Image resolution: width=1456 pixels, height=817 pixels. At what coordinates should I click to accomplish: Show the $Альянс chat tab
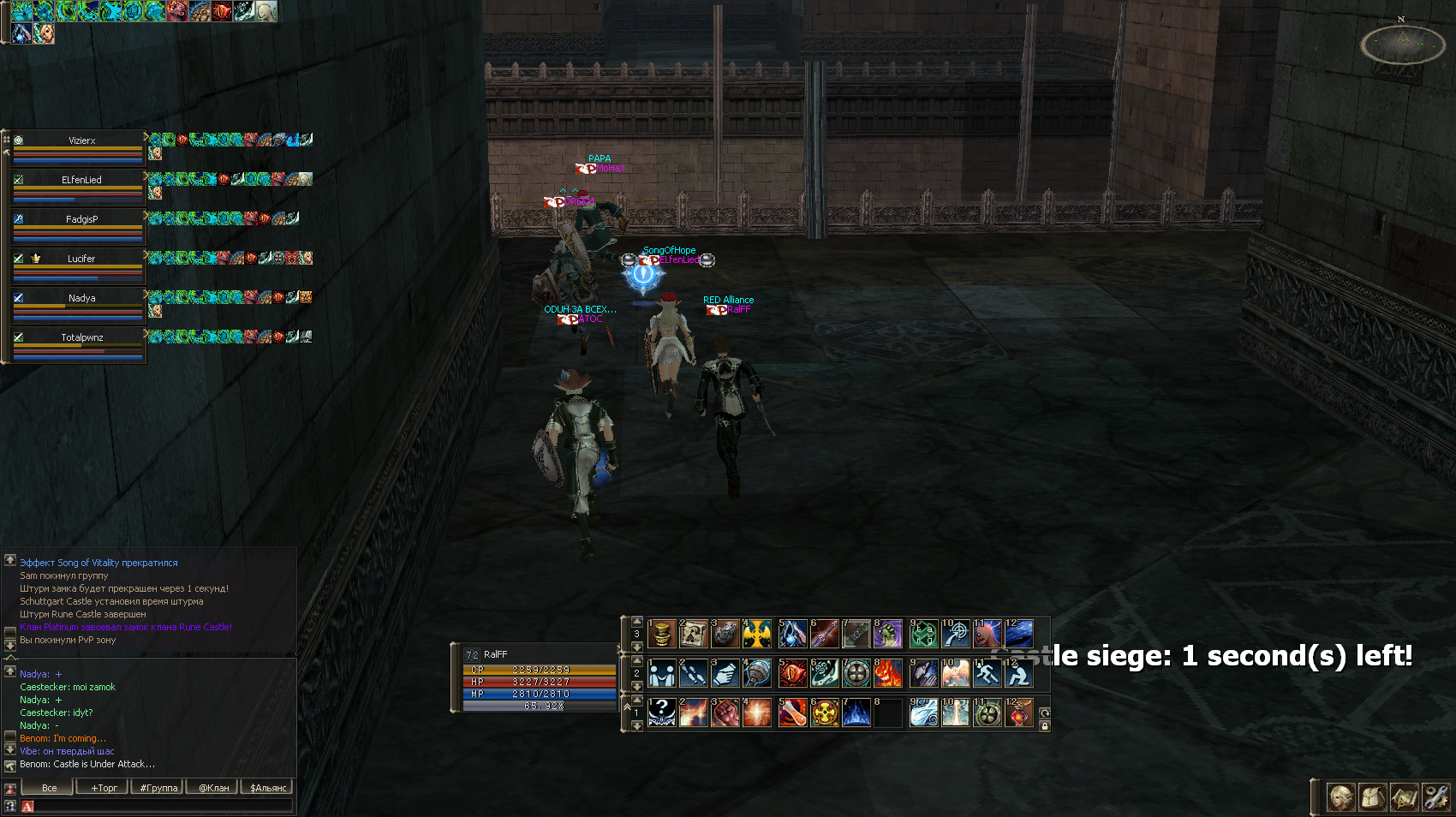(268, 788)
